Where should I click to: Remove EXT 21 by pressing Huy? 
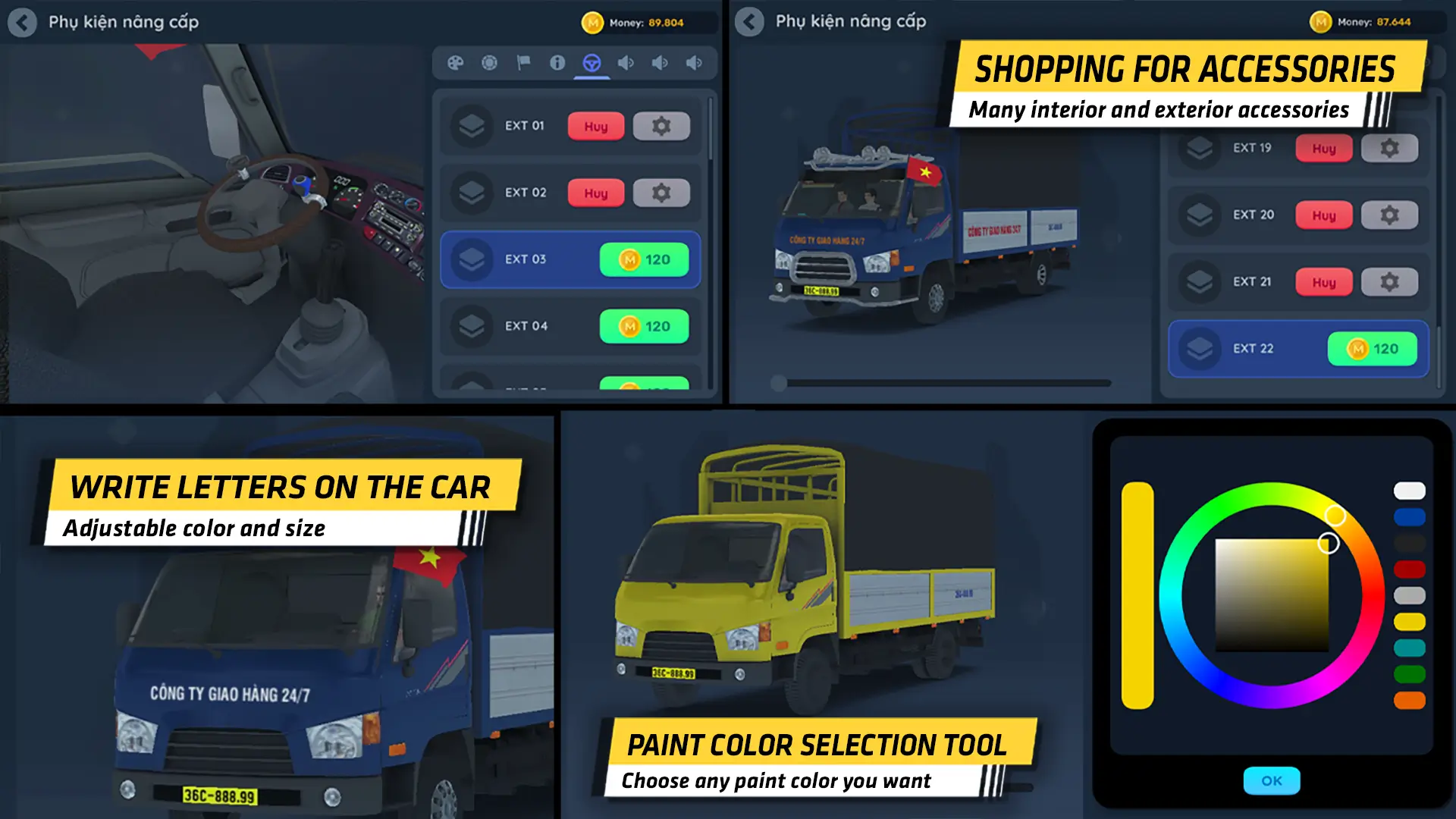(1323, 282)
